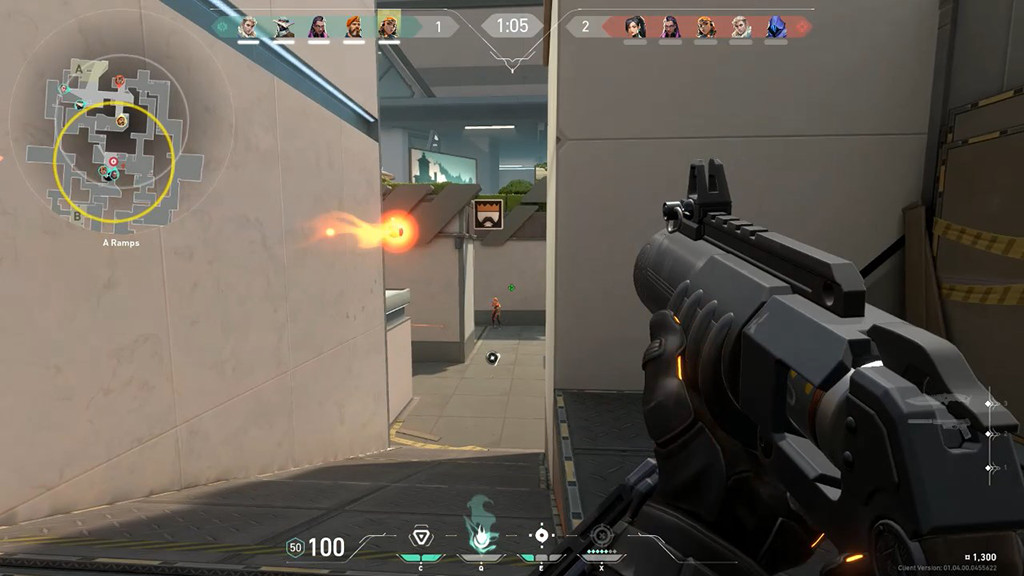Choose allied Cypher portrait with white hat

(x=283, y=27)
